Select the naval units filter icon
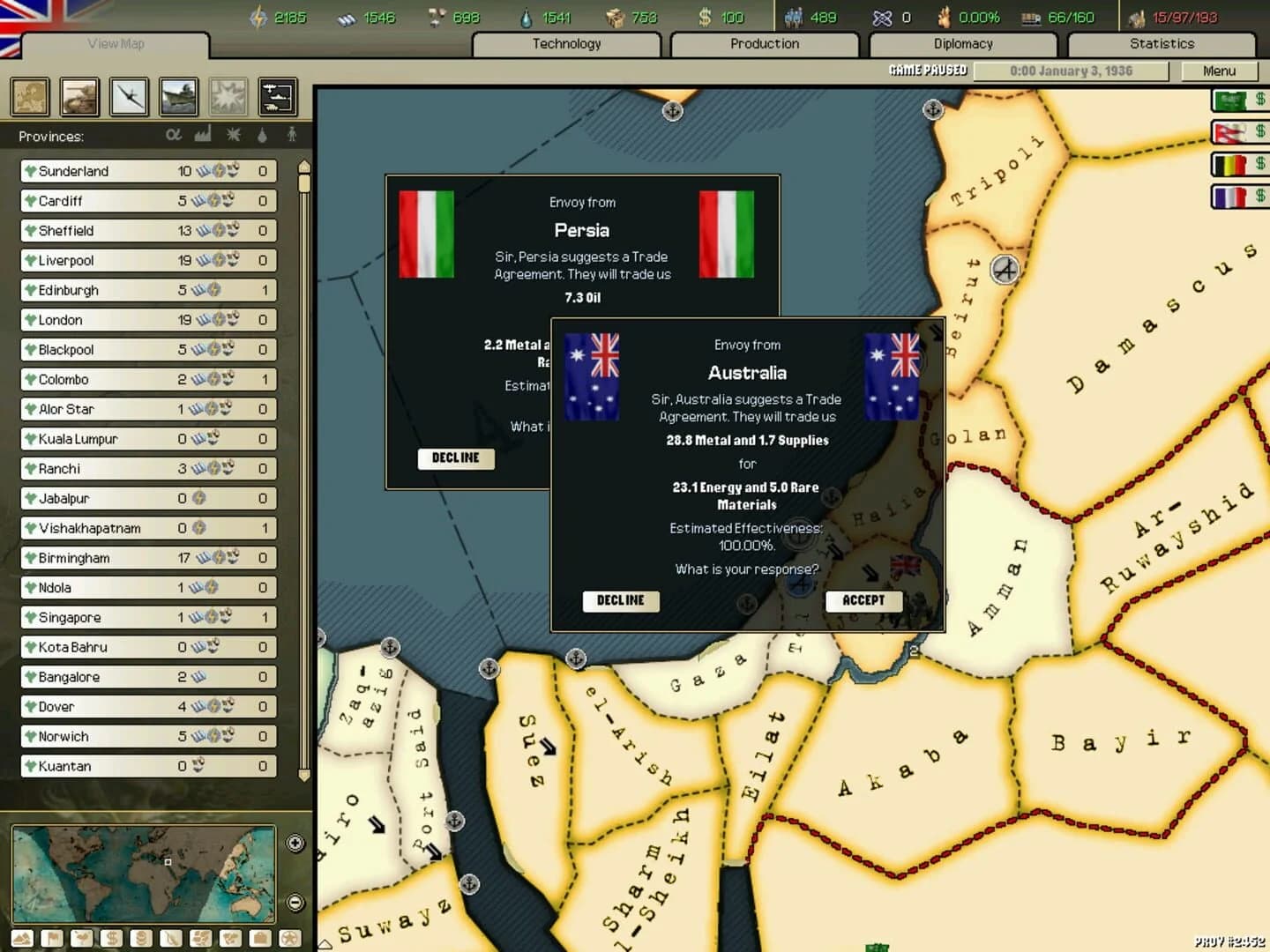The image size is (1270, 952). coord(179,97)
